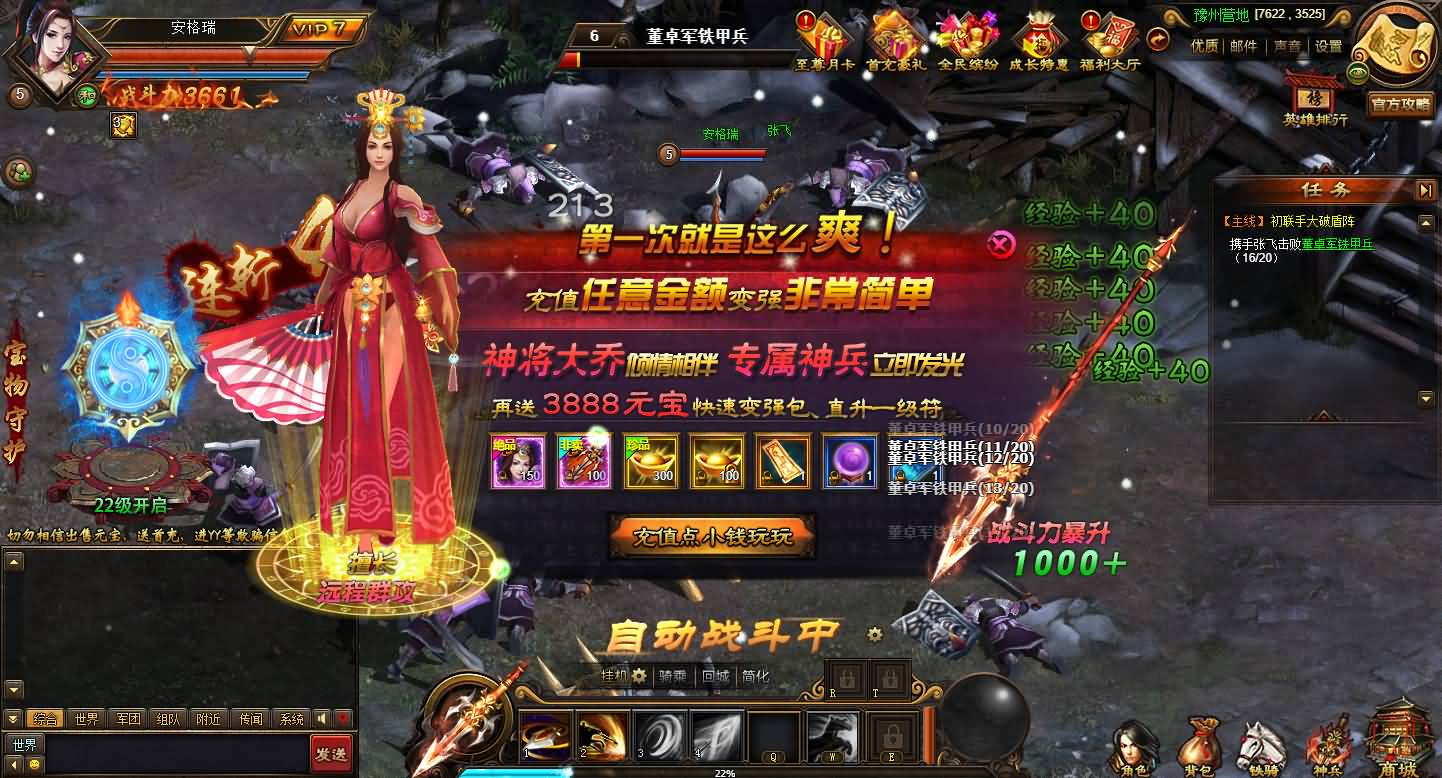Screen dimensions: 1442x778
Task: Collapse the 任务 quest panel arrow
Action: (1425, 189)
